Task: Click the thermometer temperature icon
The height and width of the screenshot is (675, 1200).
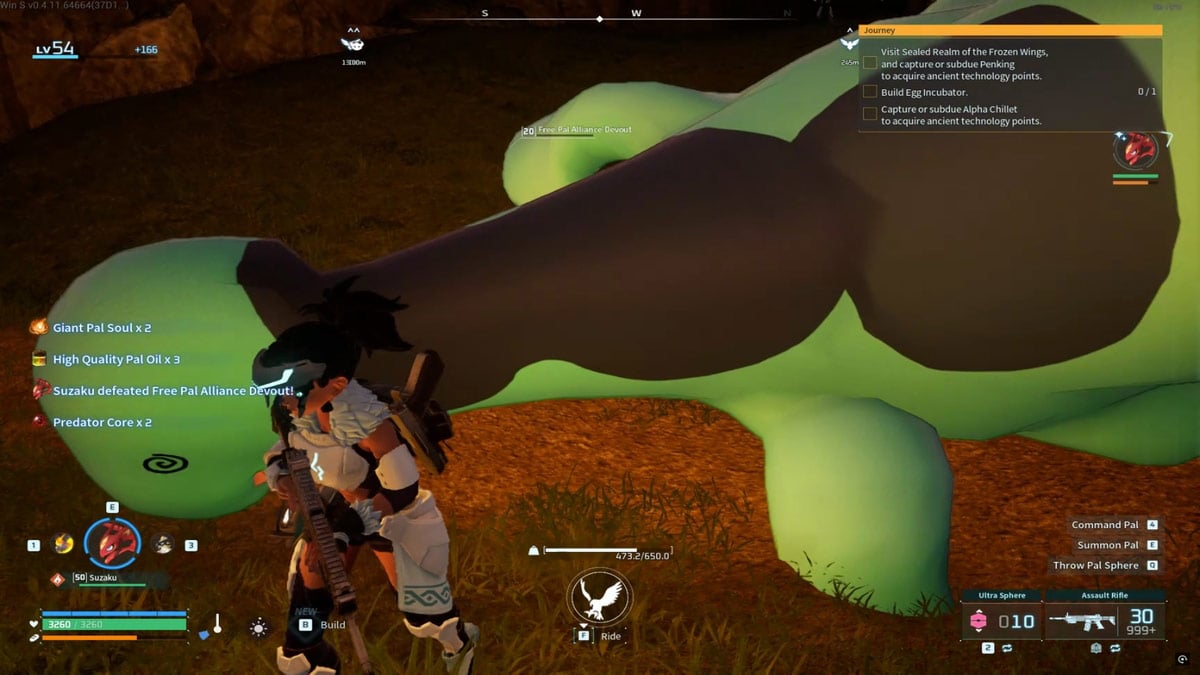Action: (x=216, y=625)
